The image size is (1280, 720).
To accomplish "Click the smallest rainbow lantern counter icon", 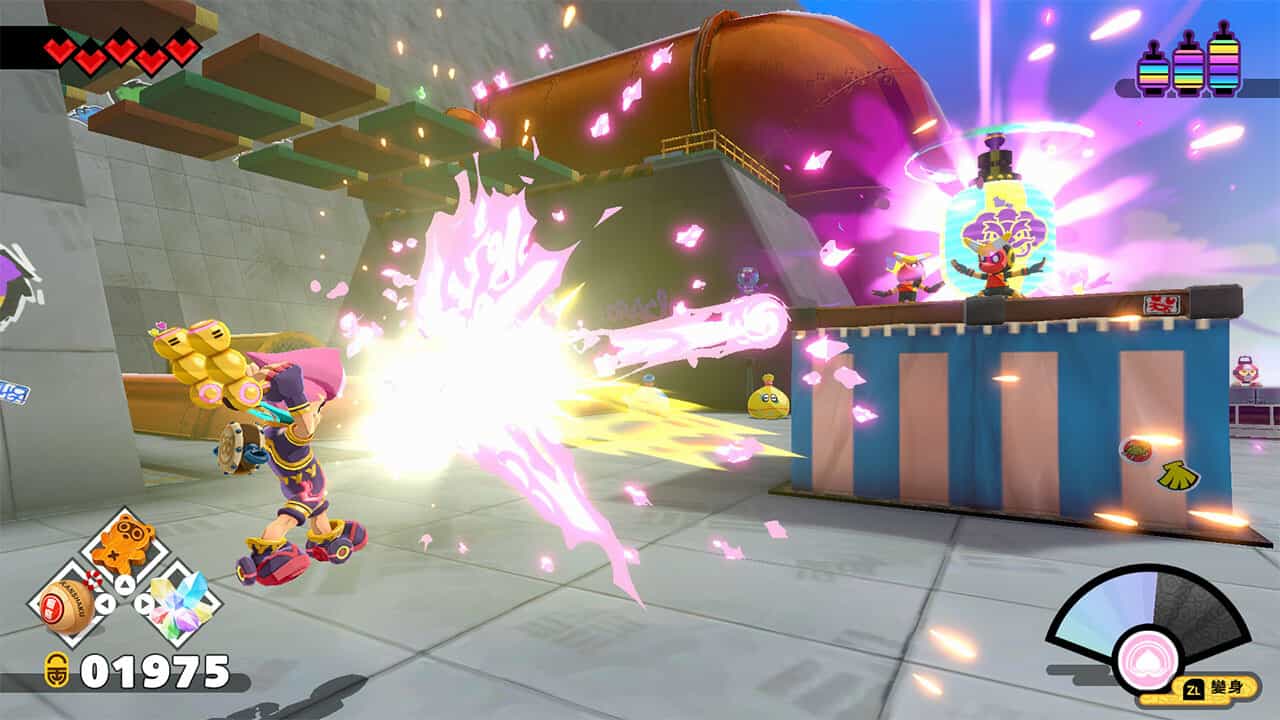I will pyautogui.click(x=1153, y=74).
